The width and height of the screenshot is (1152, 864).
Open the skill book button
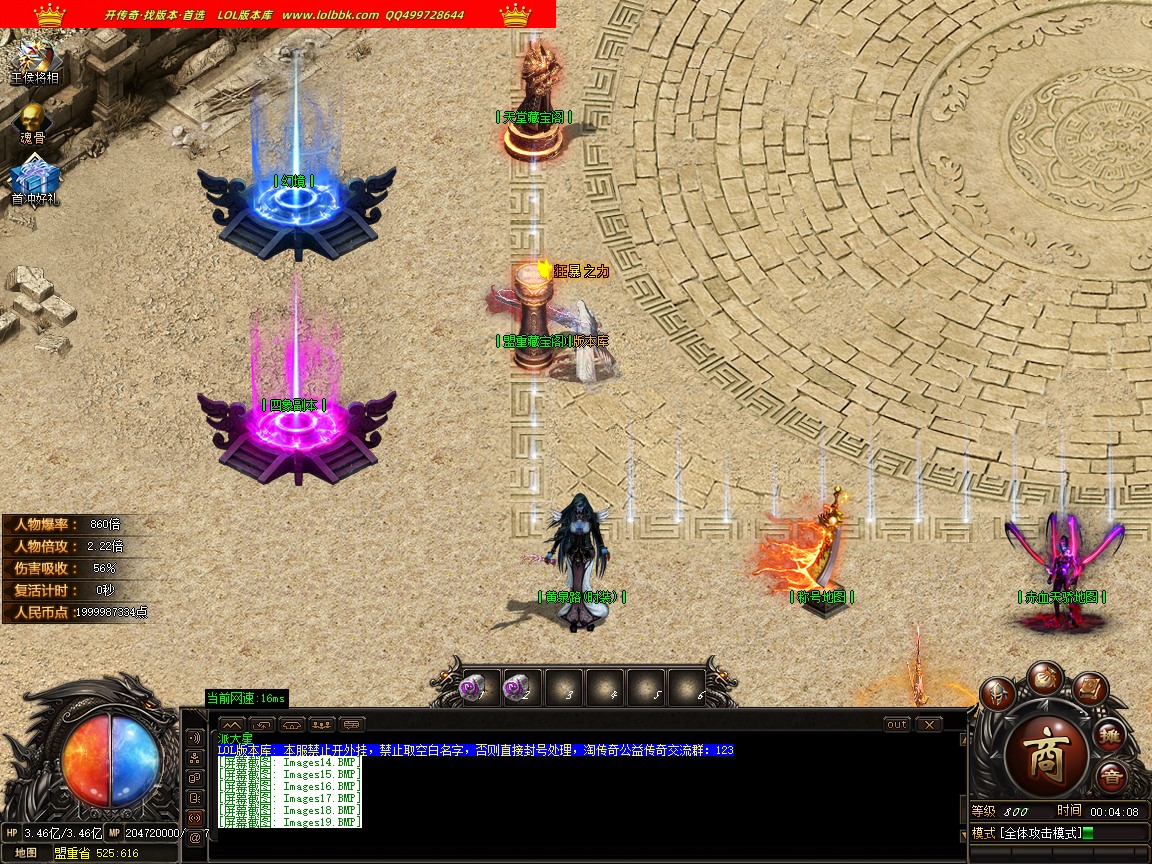[x=1090, y=690]
